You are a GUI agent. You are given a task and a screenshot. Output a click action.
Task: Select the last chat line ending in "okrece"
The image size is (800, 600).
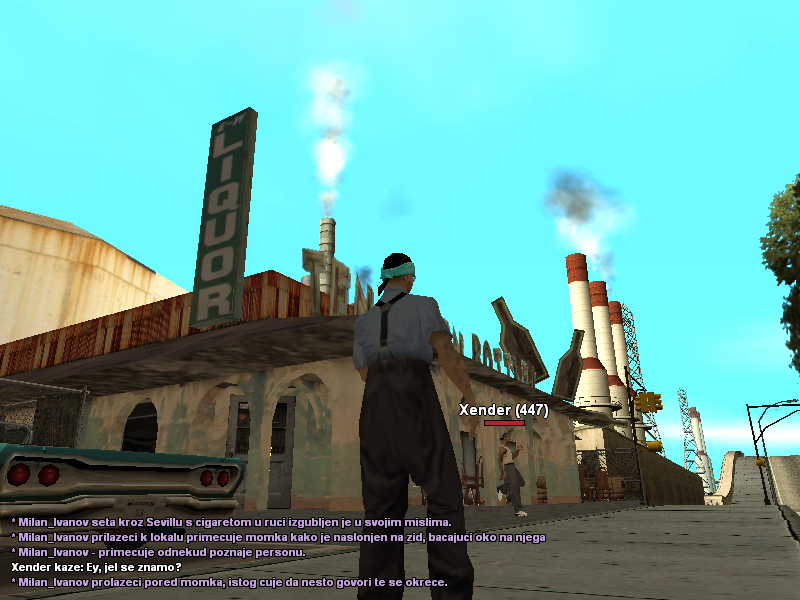pos(228,582)
